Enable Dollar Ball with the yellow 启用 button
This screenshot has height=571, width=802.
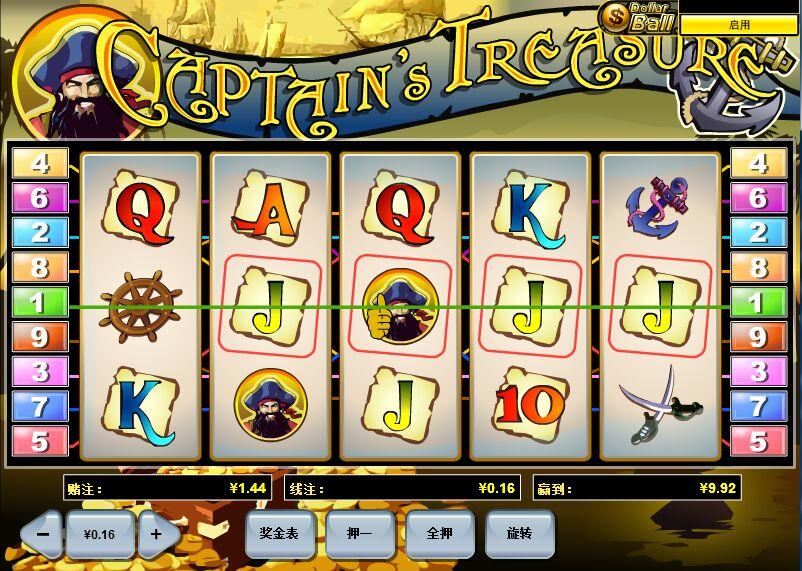[739, 24]
